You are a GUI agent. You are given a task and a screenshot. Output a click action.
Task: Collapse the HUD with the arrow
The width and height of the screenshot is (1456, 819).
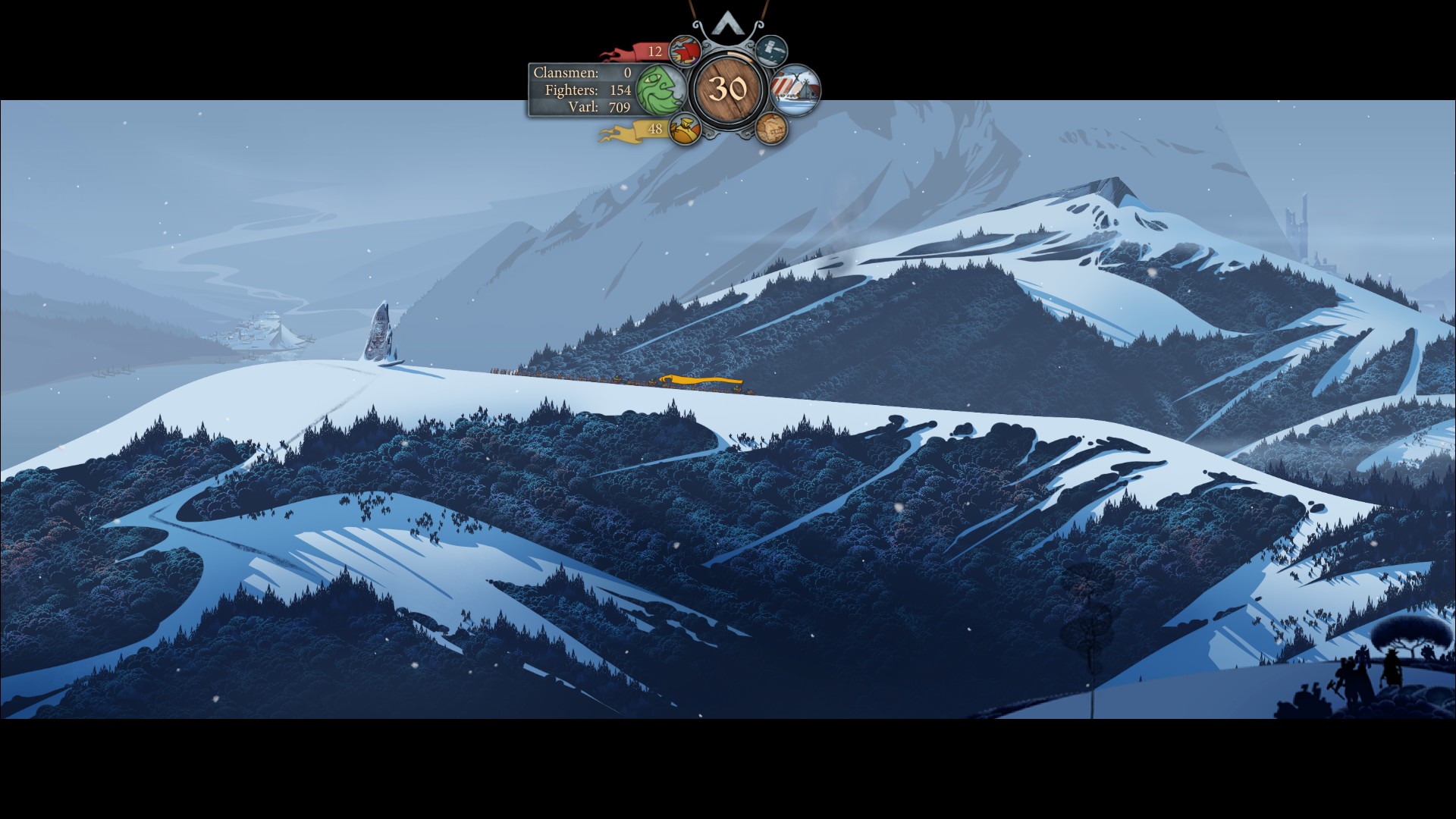(727, 23)
